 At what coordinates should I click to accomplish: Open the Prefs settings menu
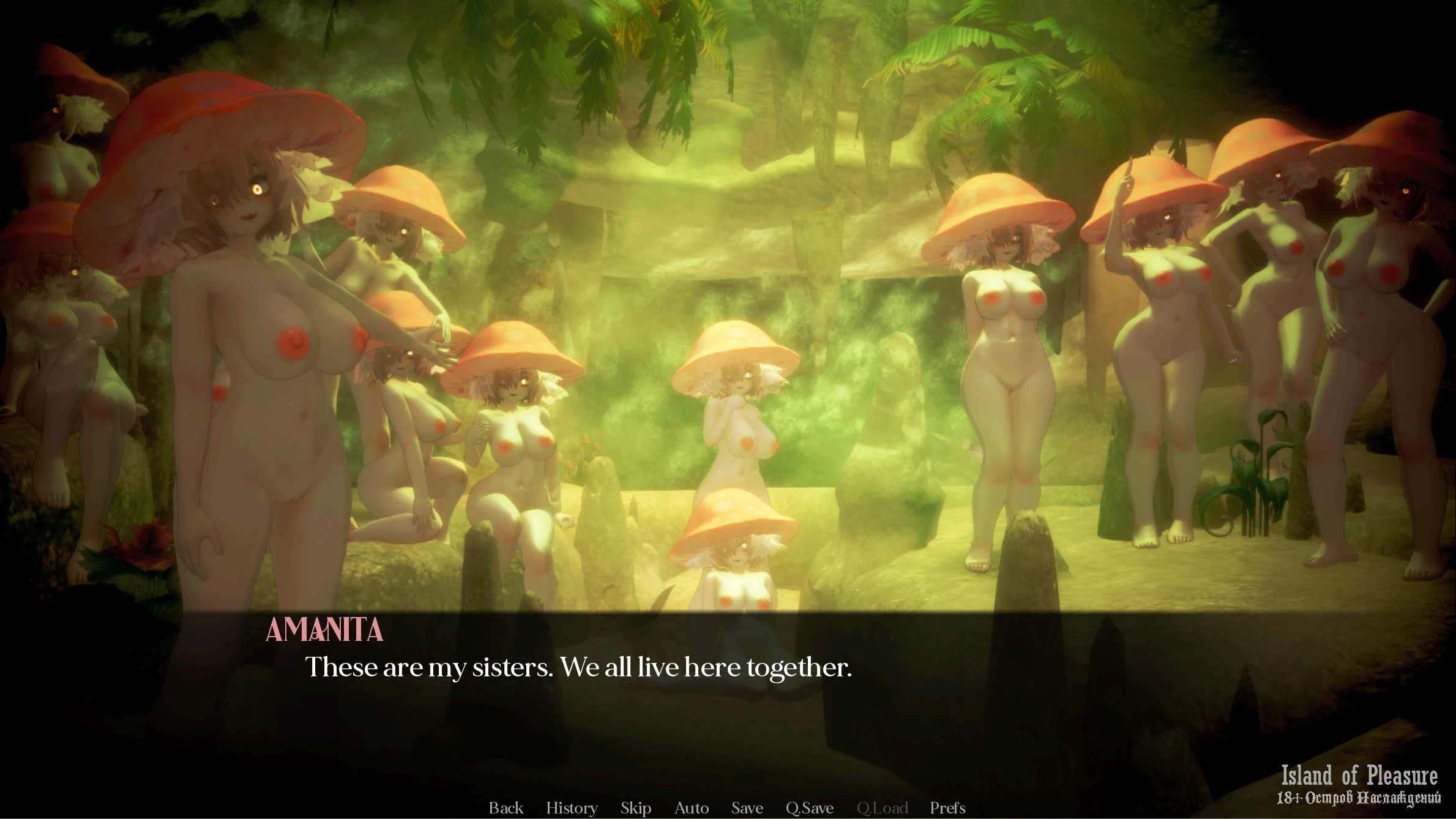coord(947,808)
